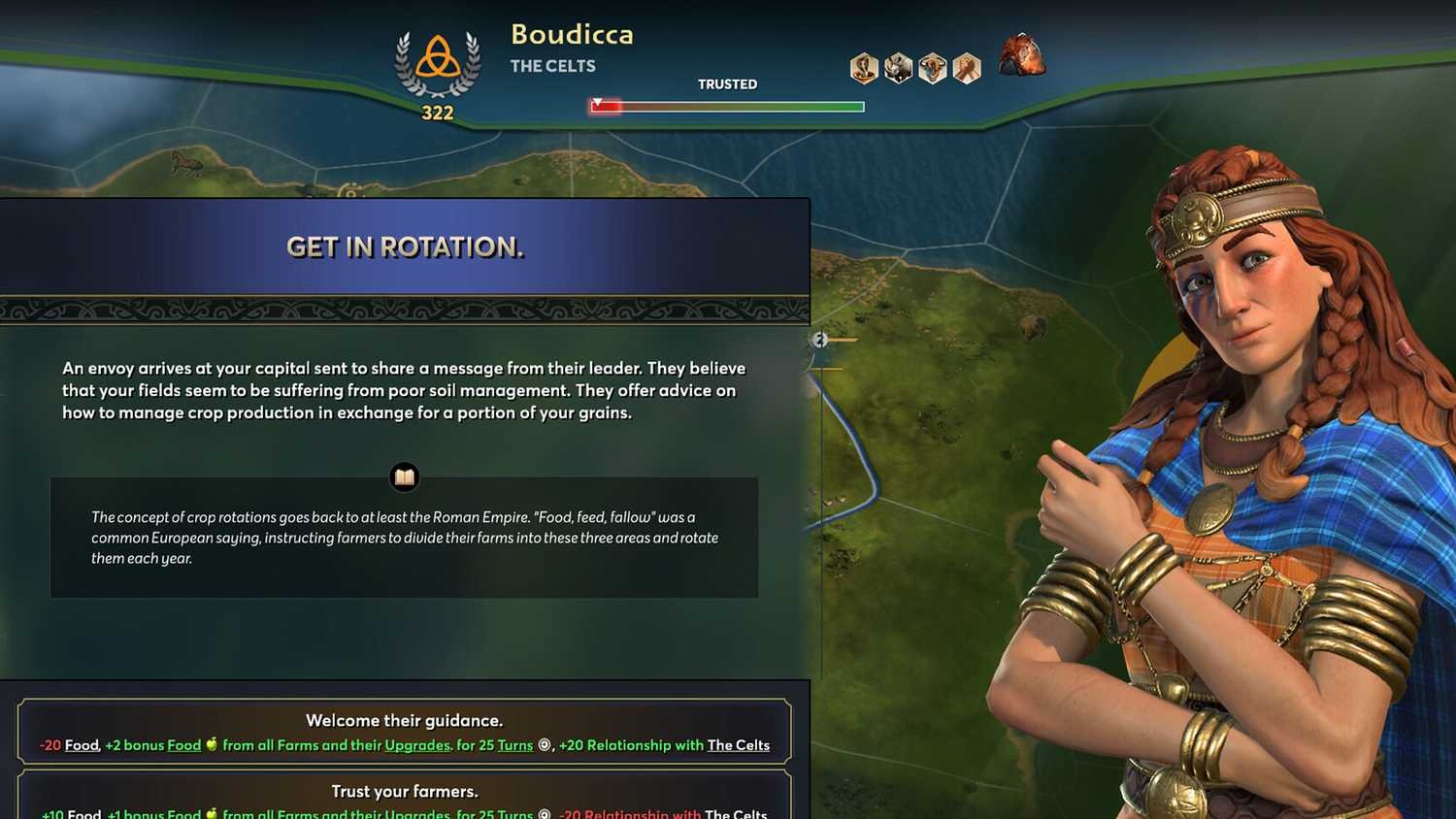Click The Celts relationship link
The height and width of the screenshot is (819, 1456).
pos(738,745)
